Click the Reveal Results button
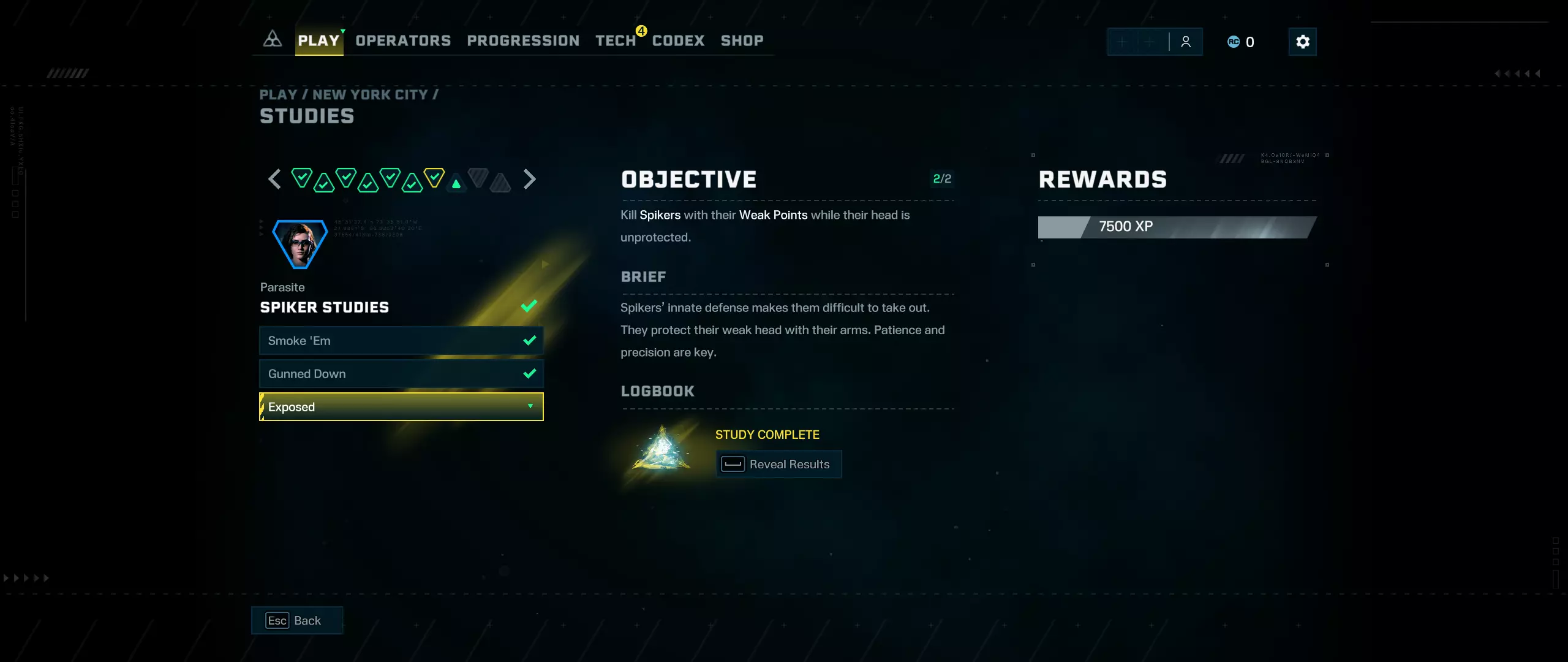 tap(778, 465)
